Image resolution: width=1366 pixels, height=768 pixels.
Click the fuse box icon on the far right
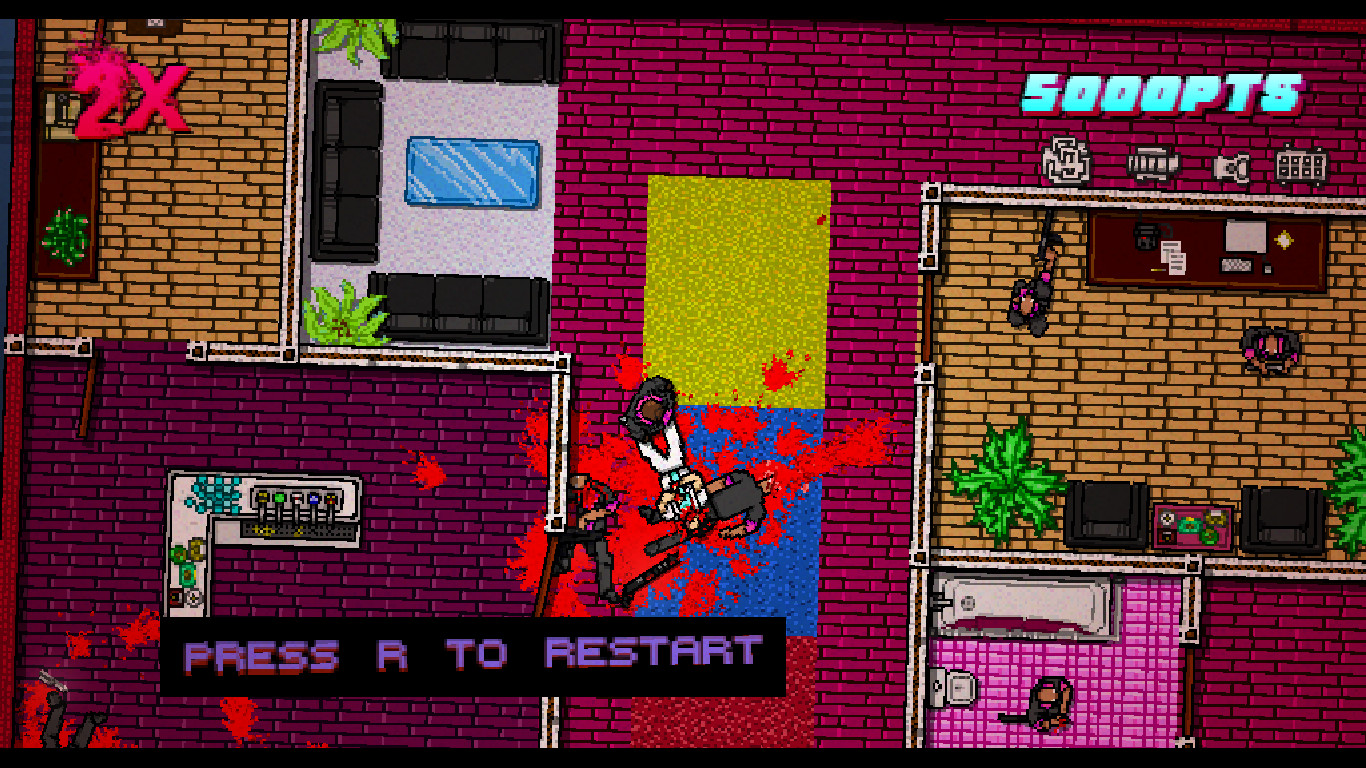[1300, 163]
